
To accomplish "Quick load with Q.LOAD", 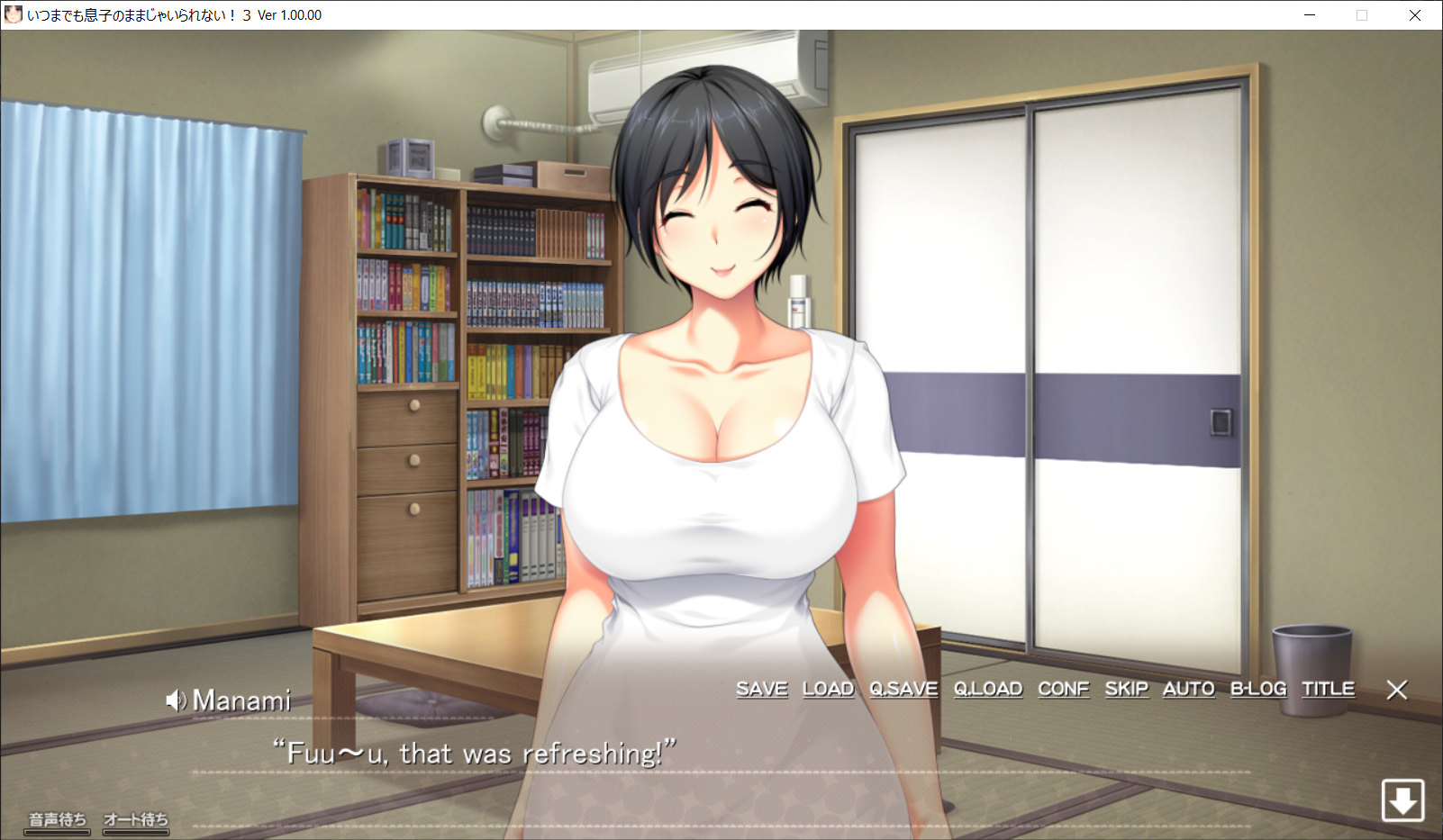I will tap(988, 689).
